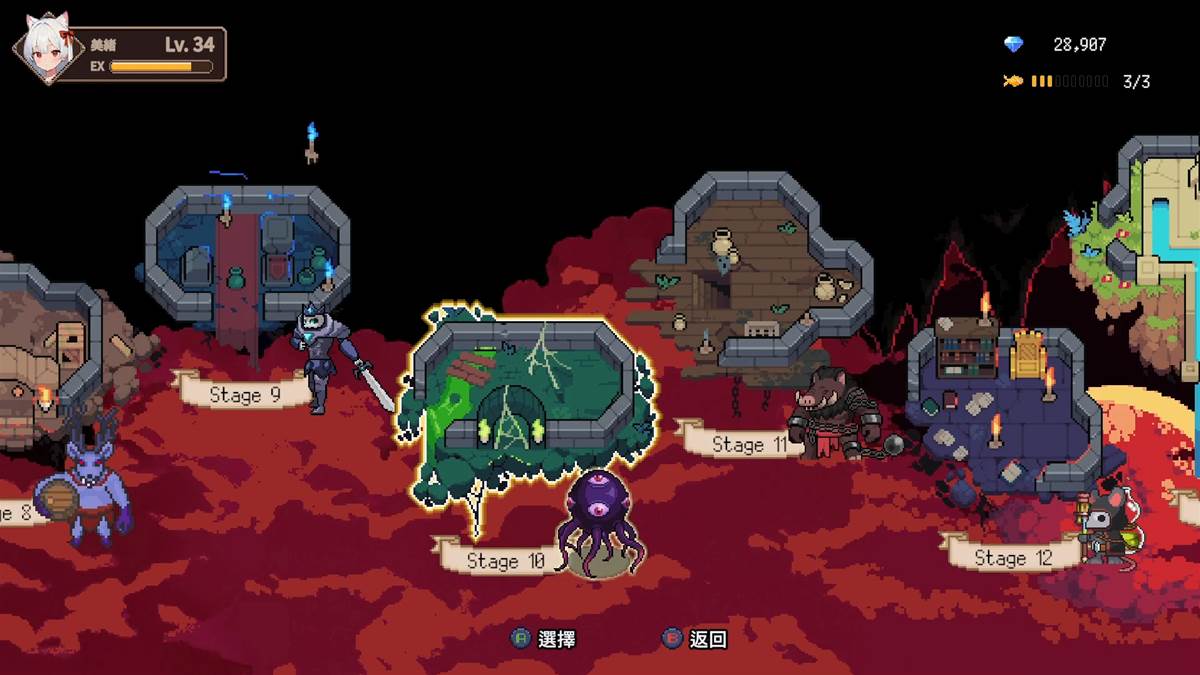Select the Stage 9 banner
1200x675 pixels.
[244, 394]
